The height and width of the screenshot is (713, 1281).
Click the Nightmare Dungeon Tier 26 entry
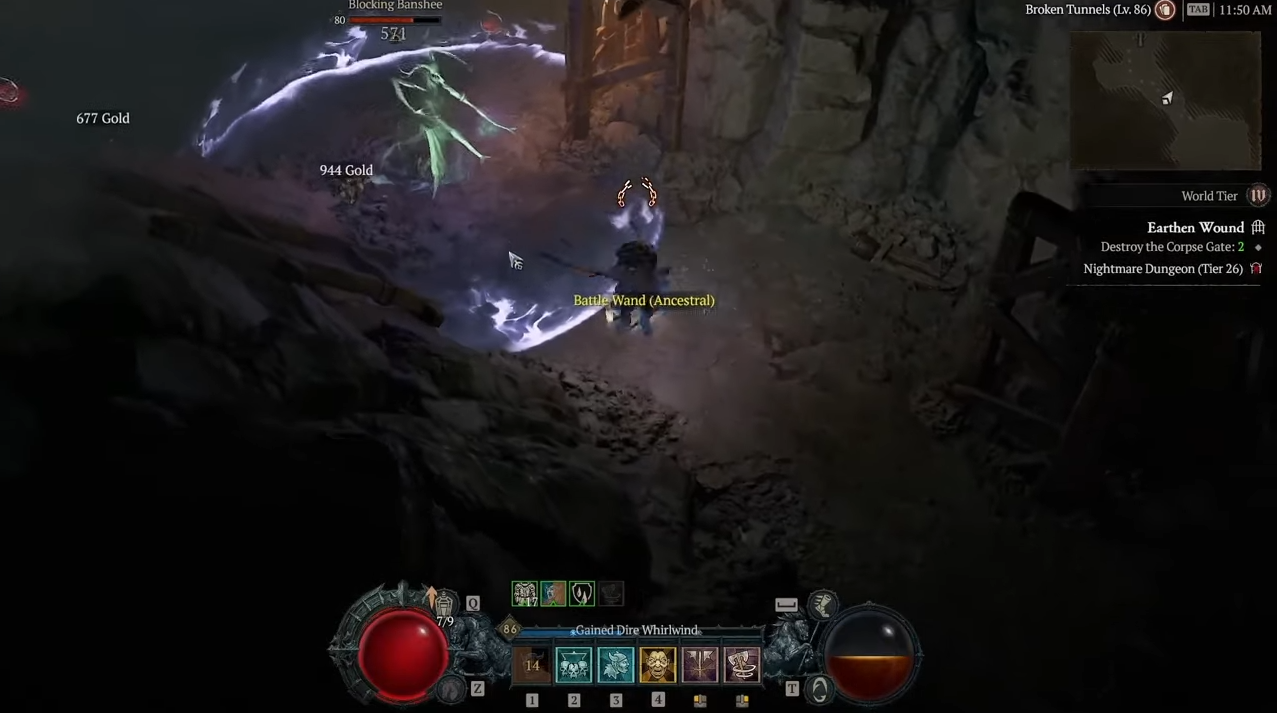tap(1163, 269)
